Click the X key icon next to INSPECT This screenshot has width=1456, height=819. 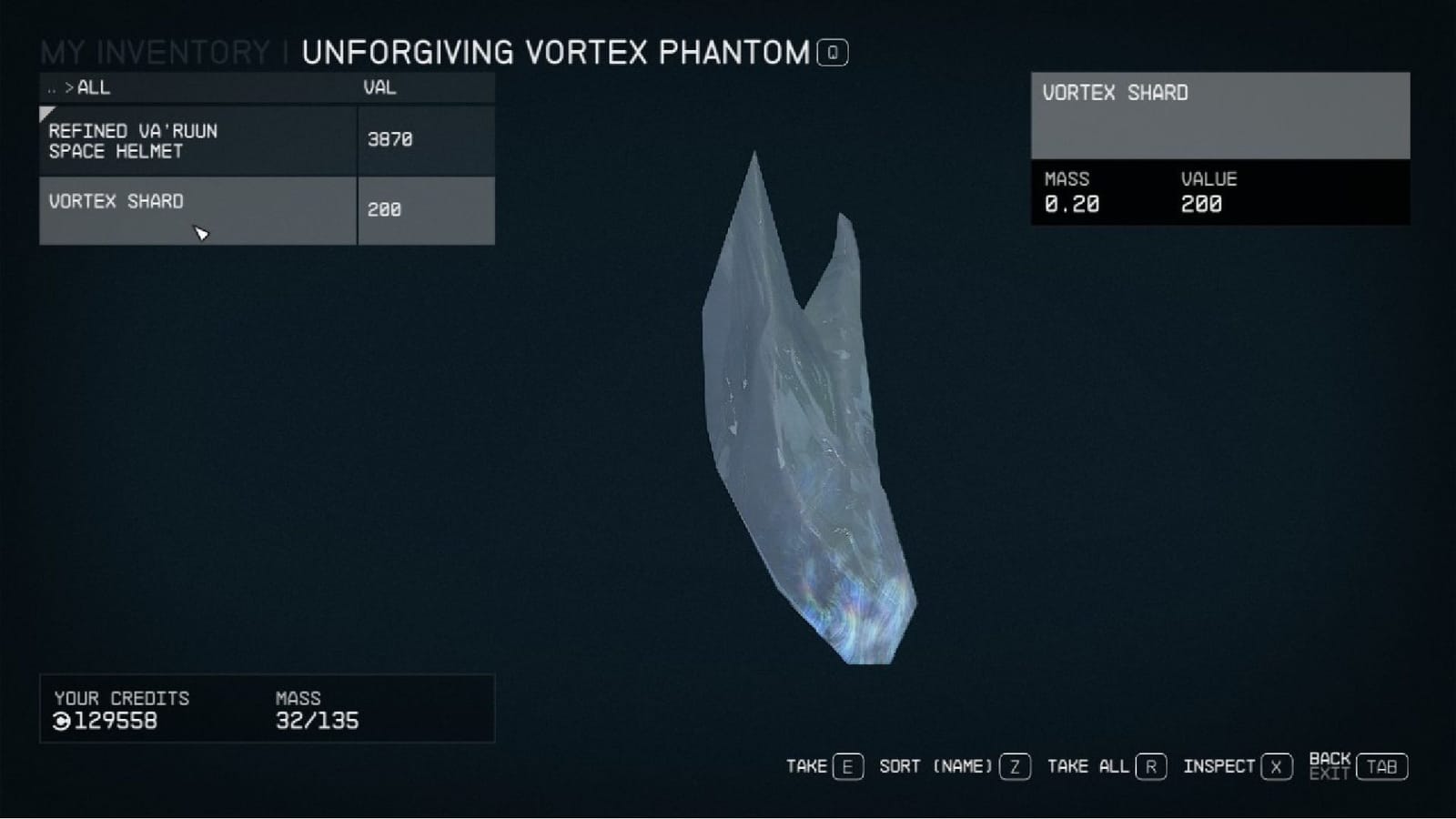pyautogui.click(x=1278, y=766)
